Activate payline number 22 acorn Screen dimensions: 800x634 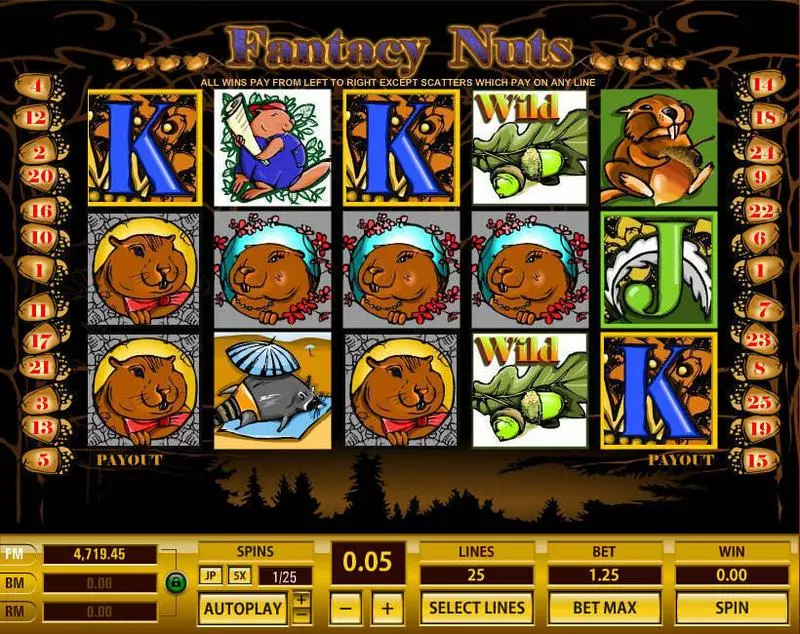(762, 211)
